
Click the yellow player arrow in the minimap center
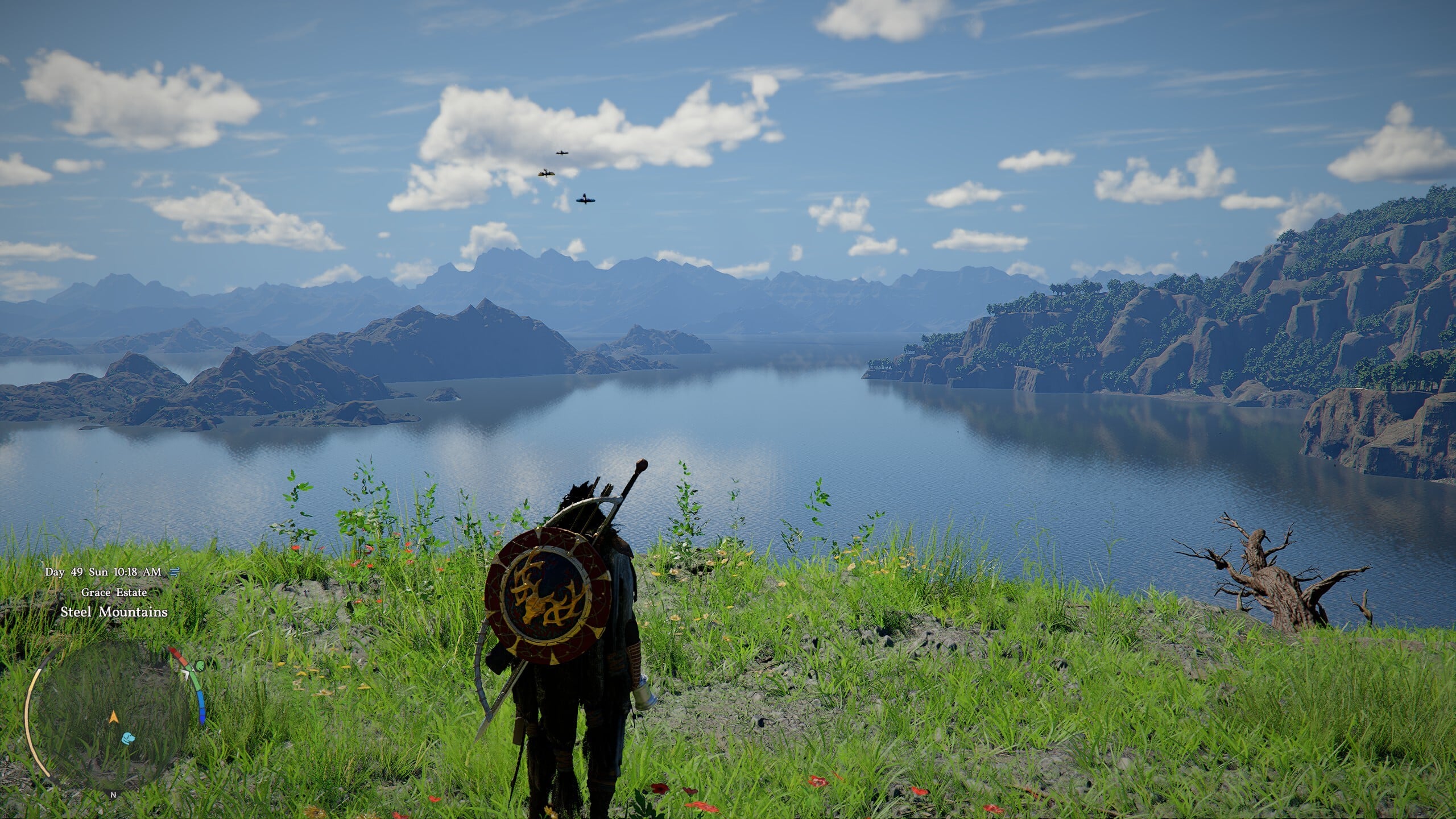coord(114,717)
